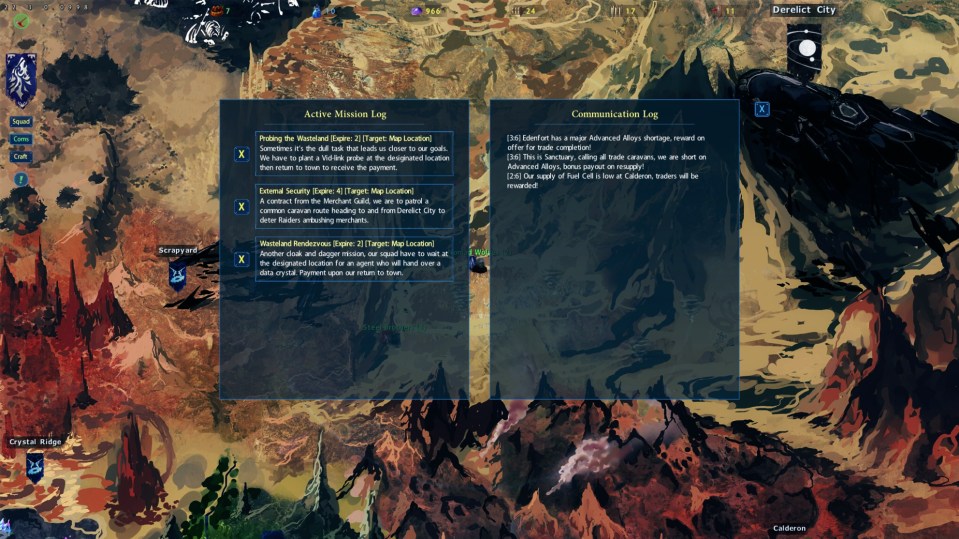This screenshot has height=539, width=959.
Task: Open the Coms log button
Action: (21, 139)
